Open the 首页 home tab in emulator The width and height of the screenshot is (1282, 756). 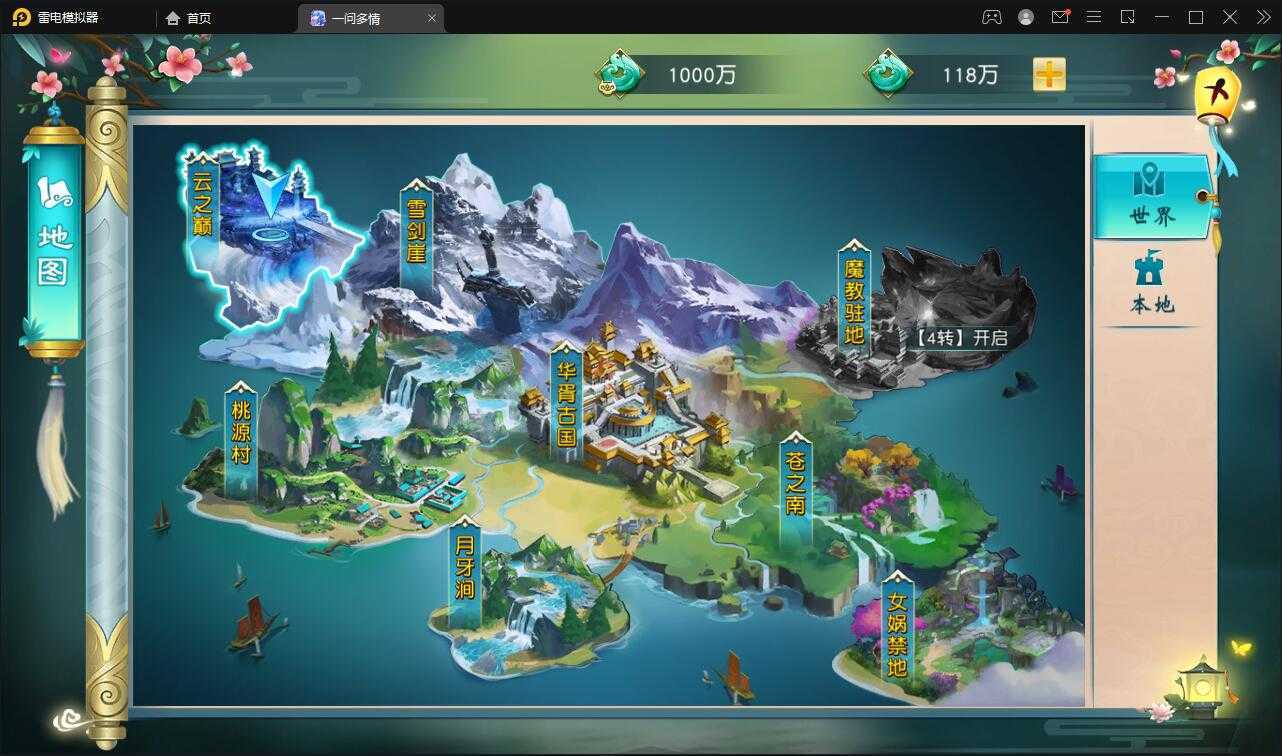coord(189,18)
